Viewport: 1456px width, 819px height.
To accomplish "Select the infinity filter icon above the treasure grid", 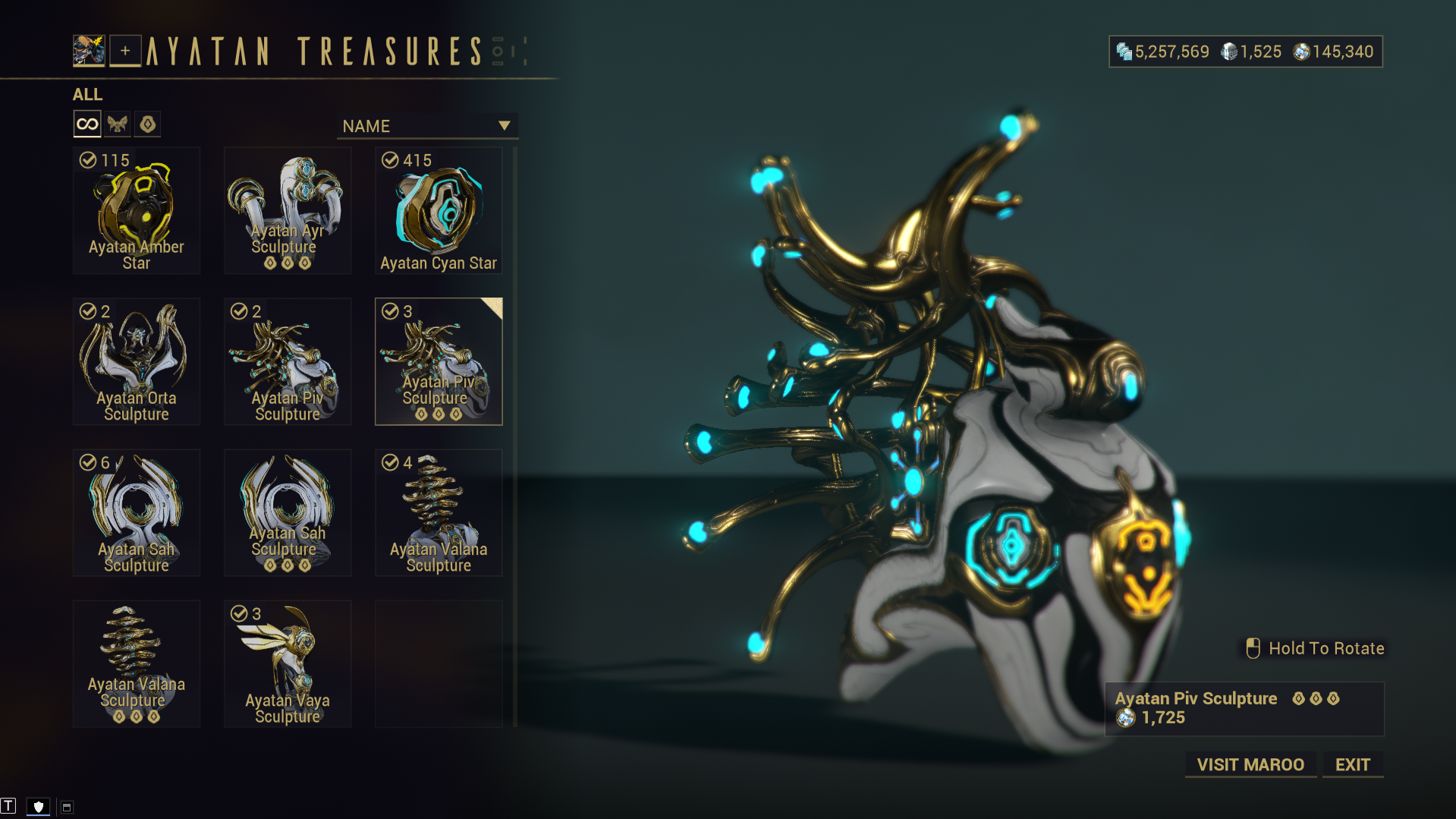I will (86, 123).
